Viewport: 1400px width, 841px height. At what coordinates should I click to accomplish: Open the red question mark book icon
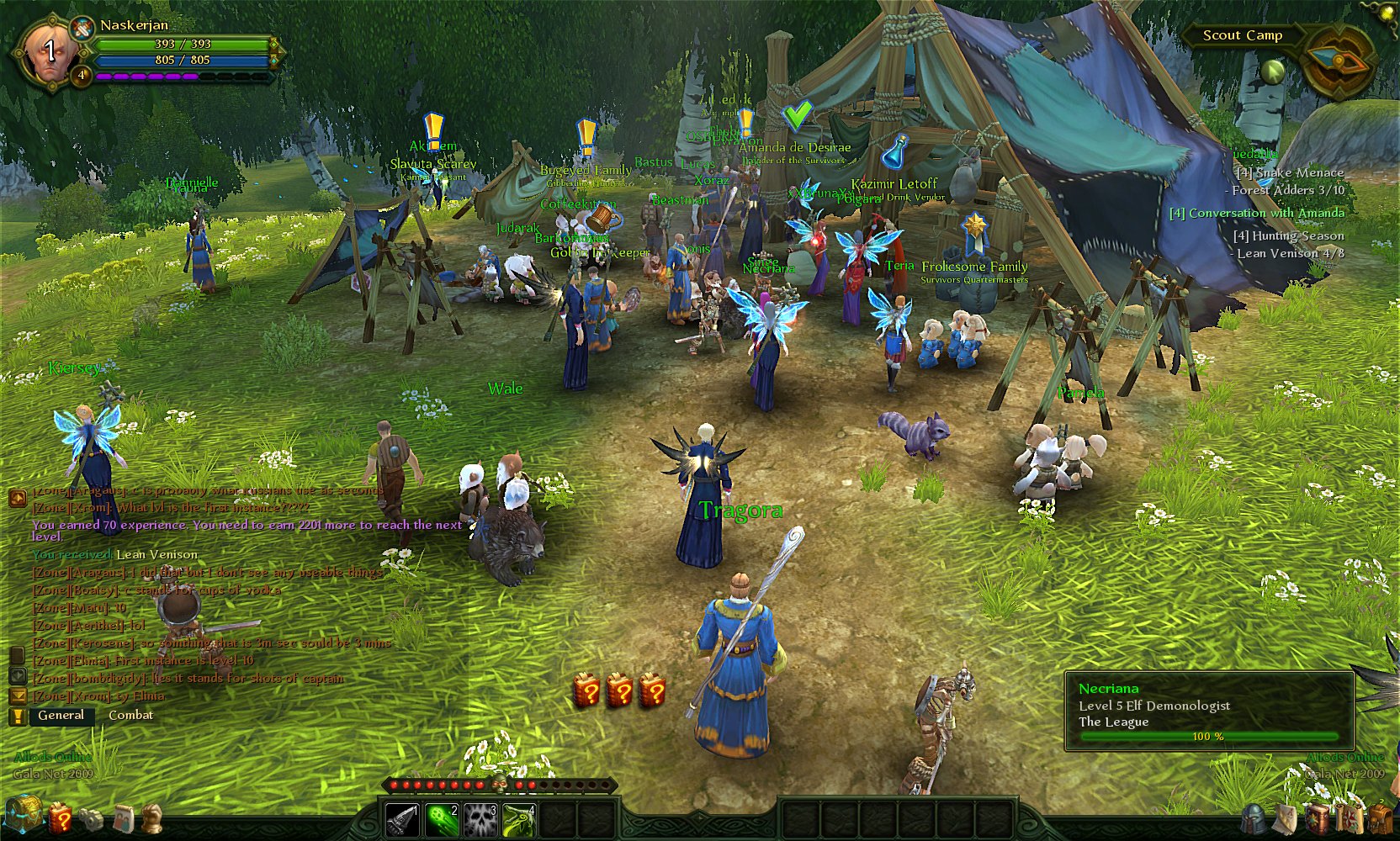[x=62, y=819]
